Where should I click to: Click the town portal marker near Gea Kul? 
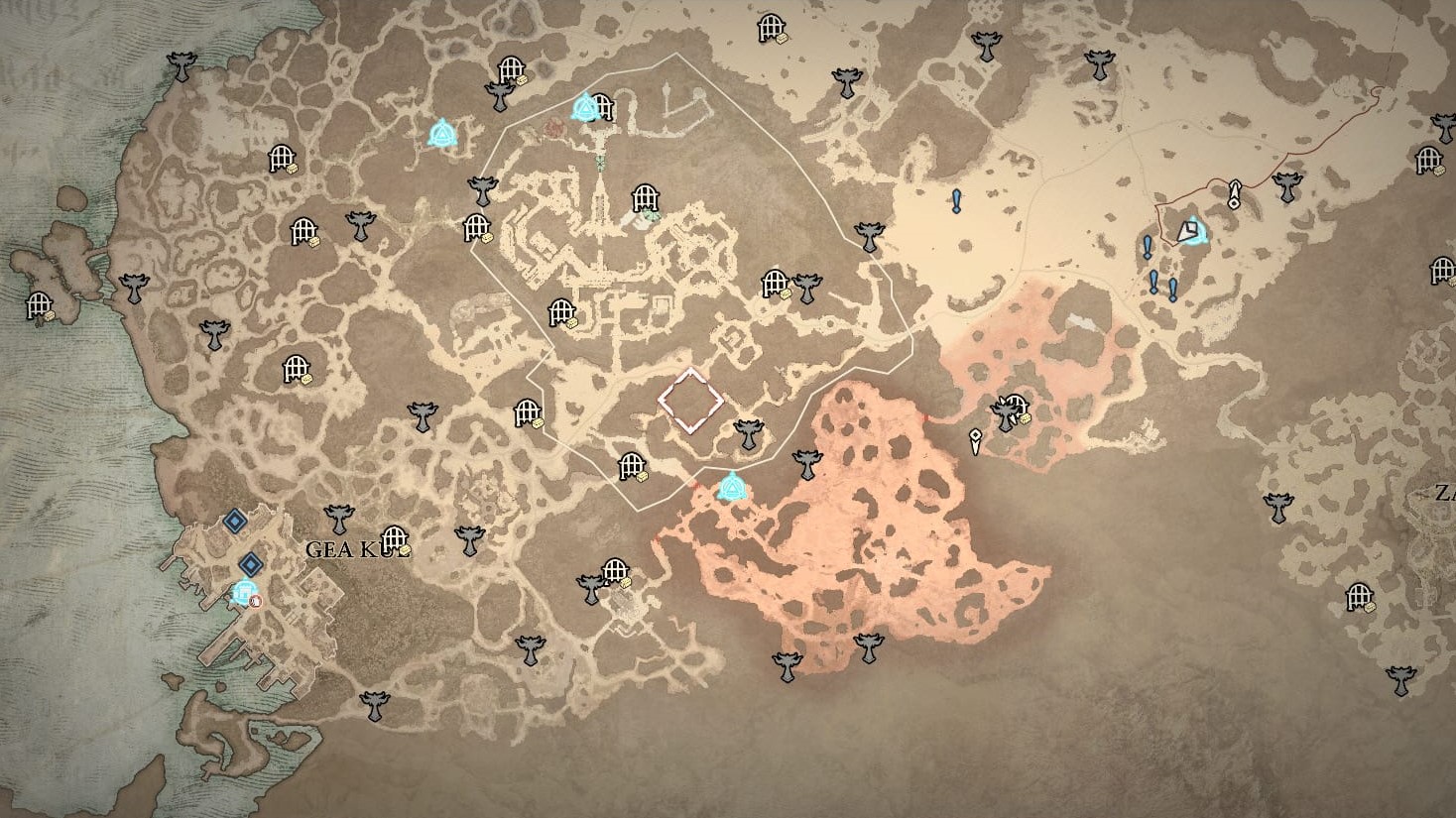pos(256,602)
